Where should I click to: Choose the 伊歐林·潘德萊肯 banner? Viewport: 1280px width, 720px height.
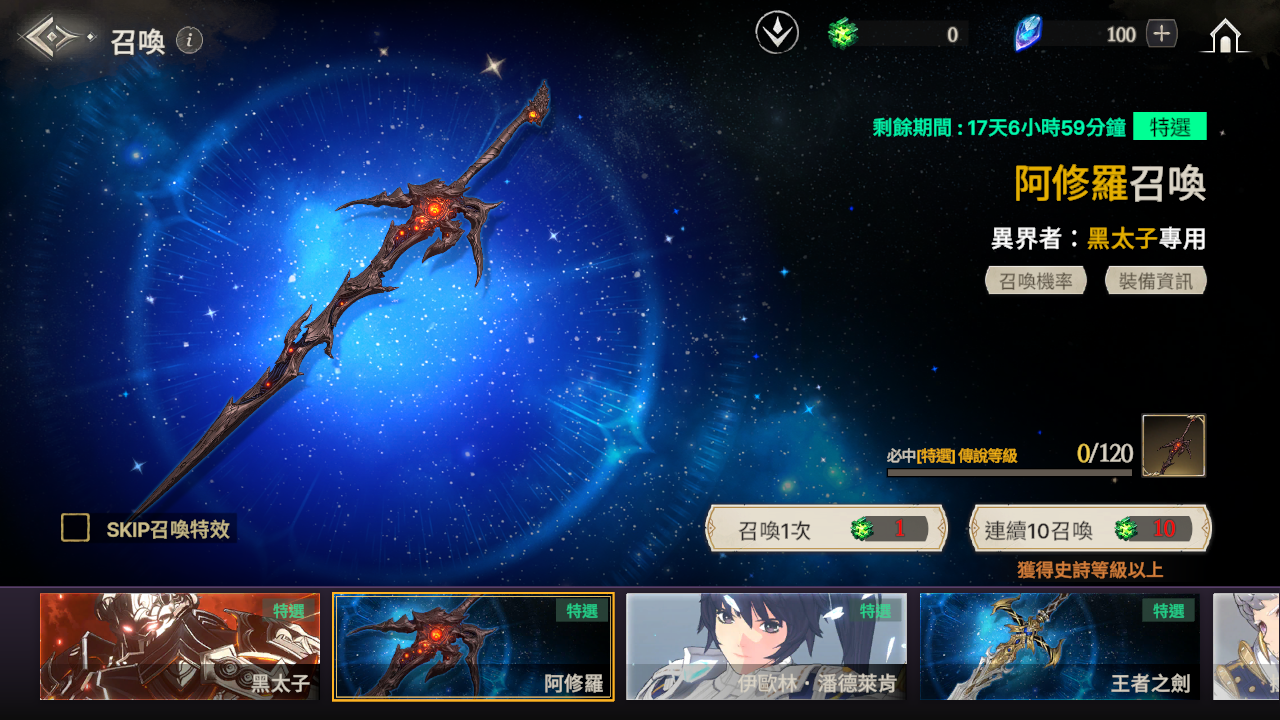pos(767,646)
